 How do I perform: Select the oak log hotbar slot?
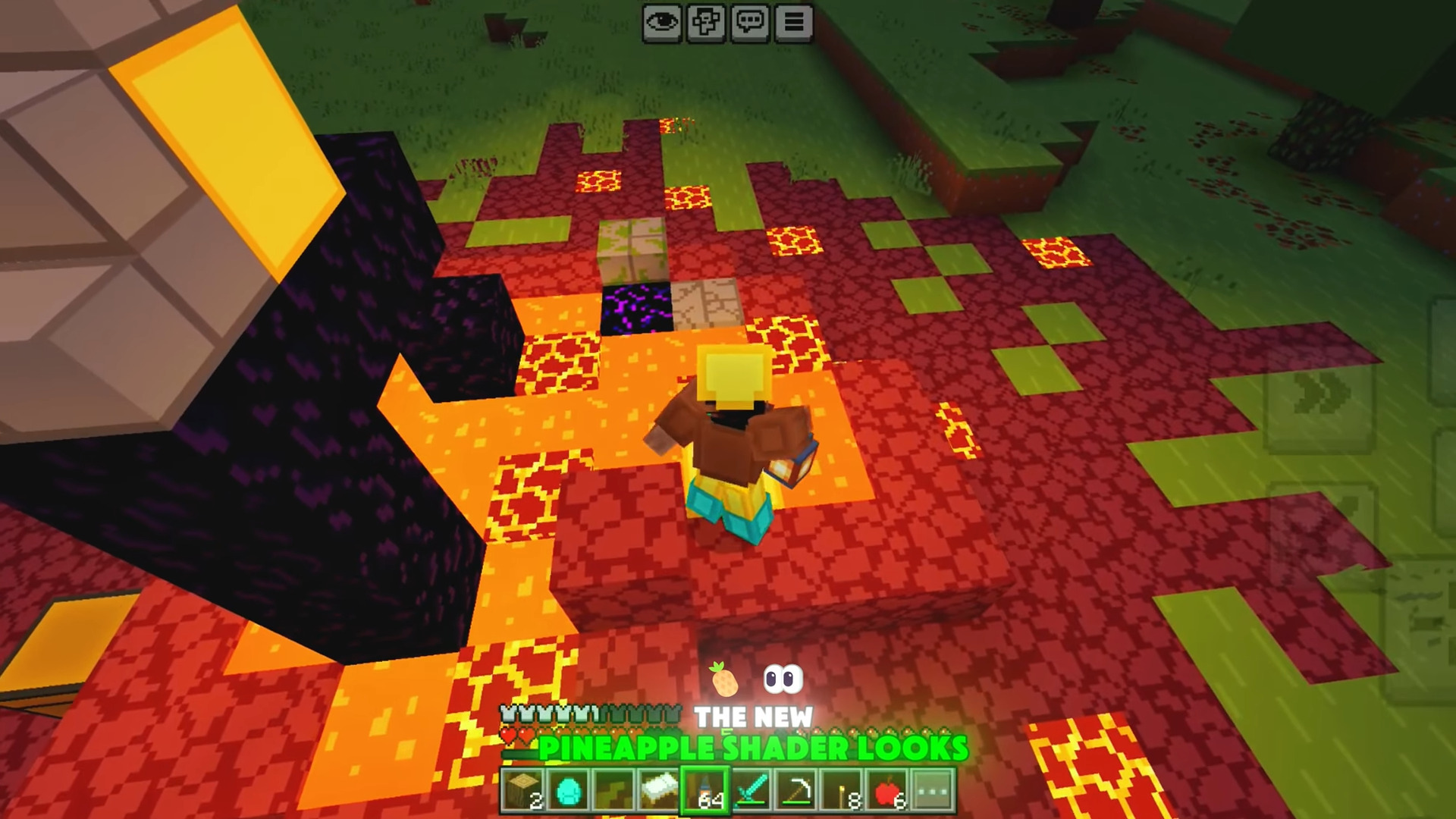click(x=523, y=791)
